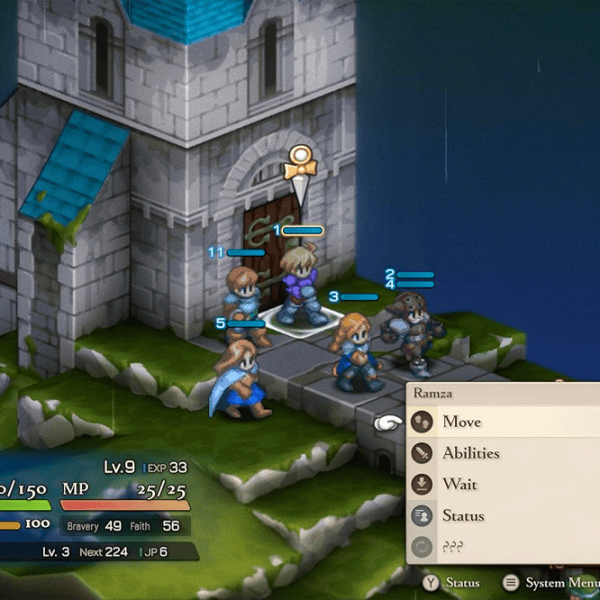Select Move in Ramza's command menu

point(462,422)
